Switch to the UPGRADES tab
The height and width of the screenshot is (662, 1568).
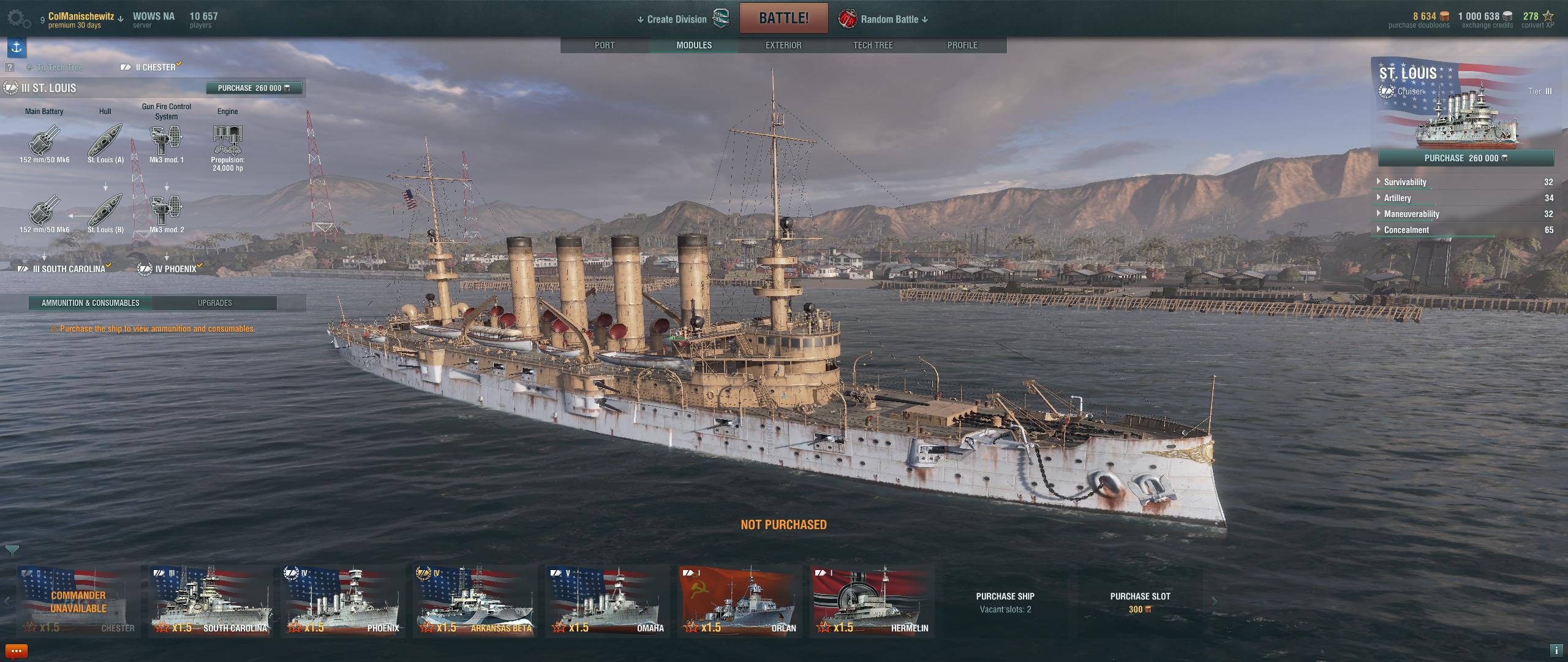[214, 303]
